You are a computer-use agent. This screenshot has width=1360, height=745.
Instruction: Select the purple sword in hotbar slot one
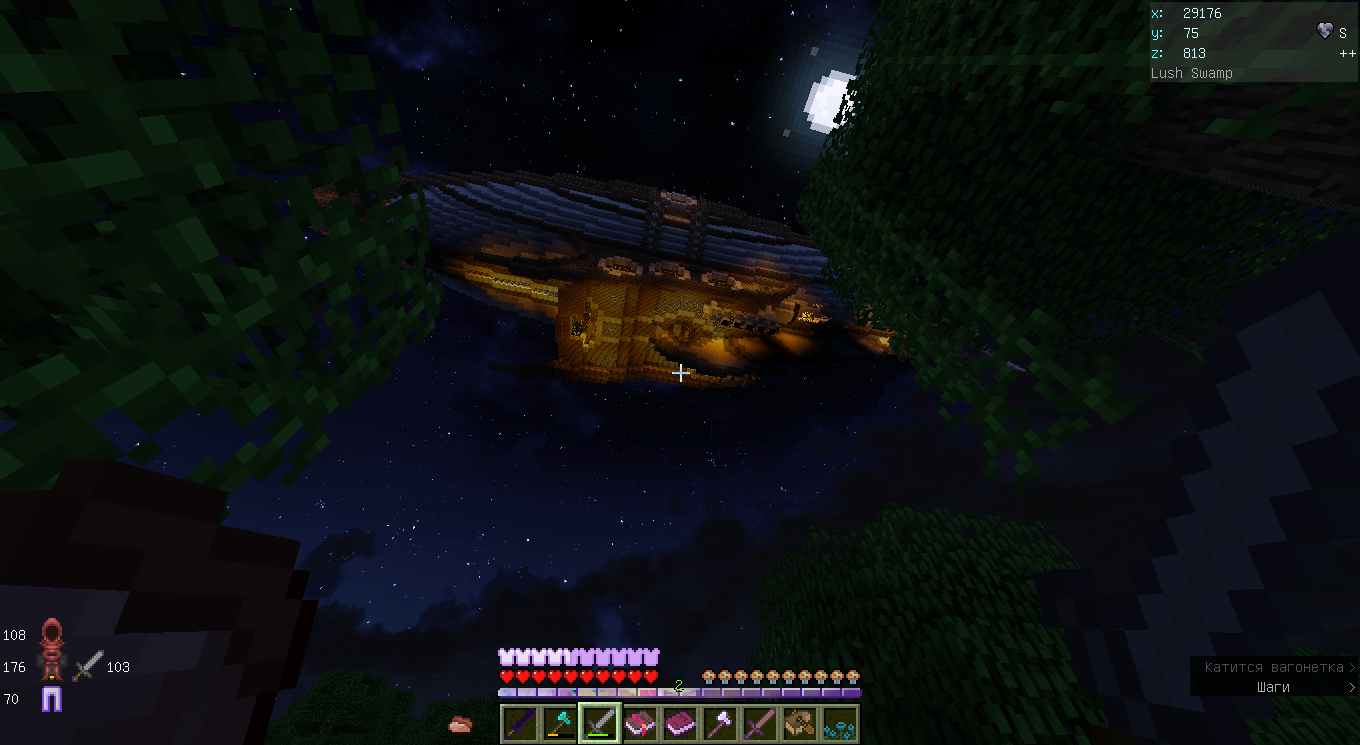518,722
